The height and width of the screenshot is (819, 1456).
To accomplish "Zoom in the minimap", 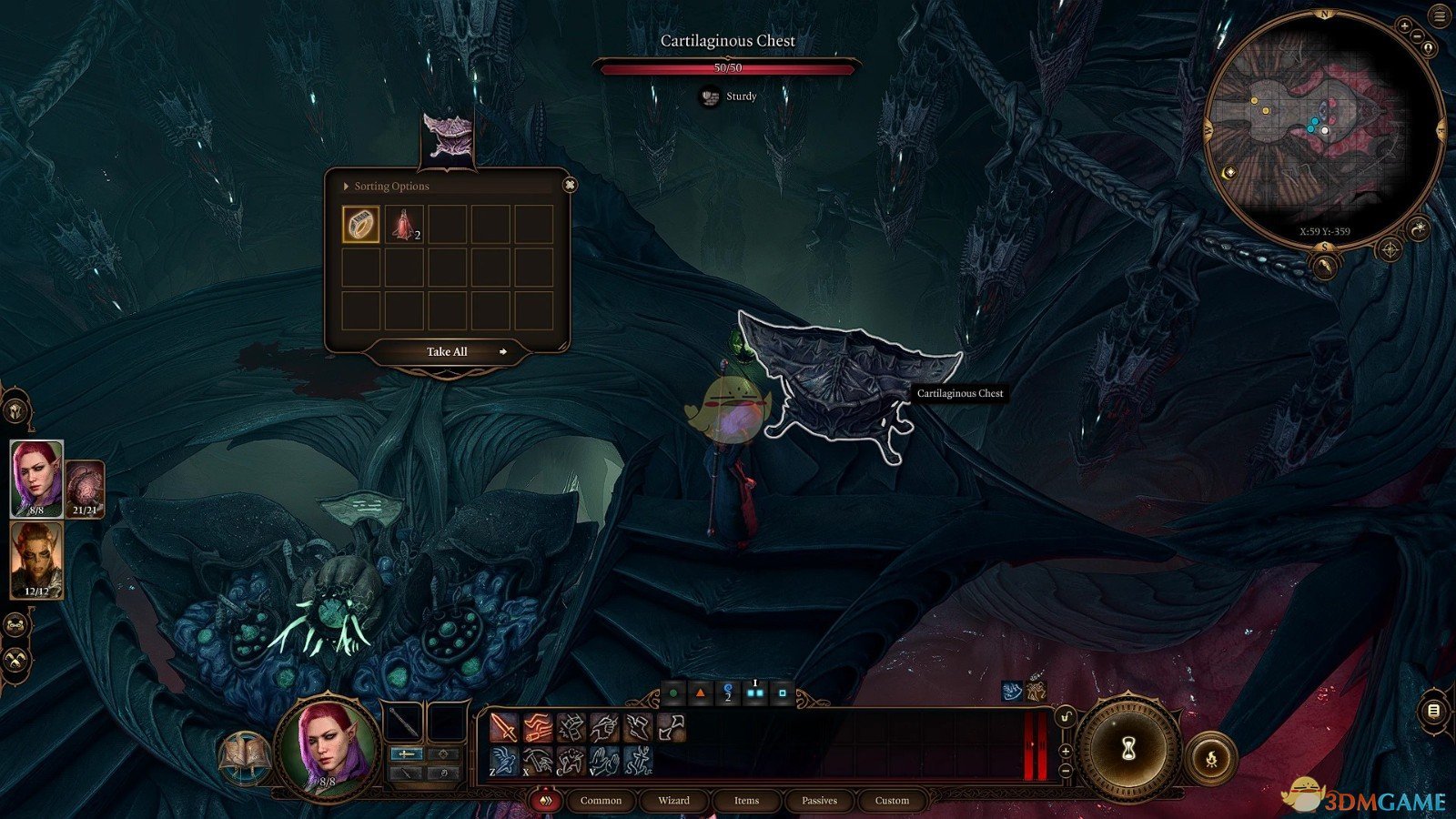I will 1404,26.
